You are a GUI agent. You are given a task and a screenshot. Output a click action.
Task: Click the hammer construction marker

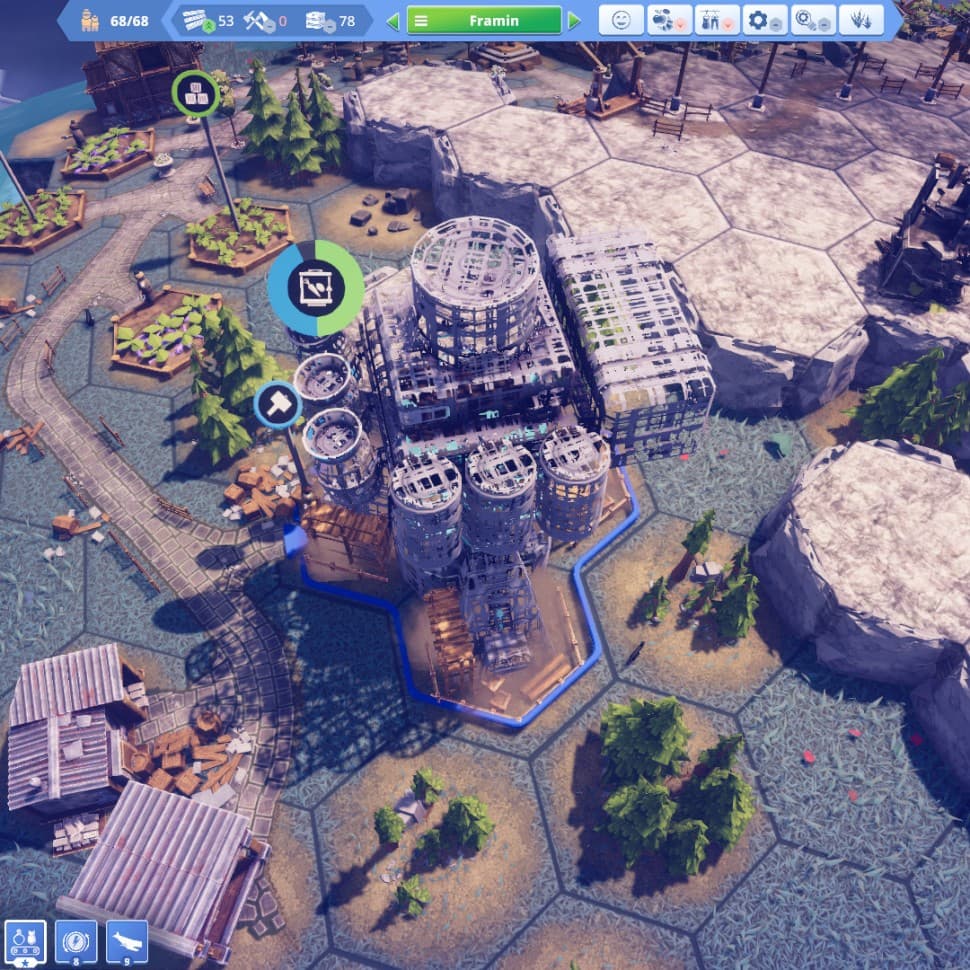coord(277,404)
